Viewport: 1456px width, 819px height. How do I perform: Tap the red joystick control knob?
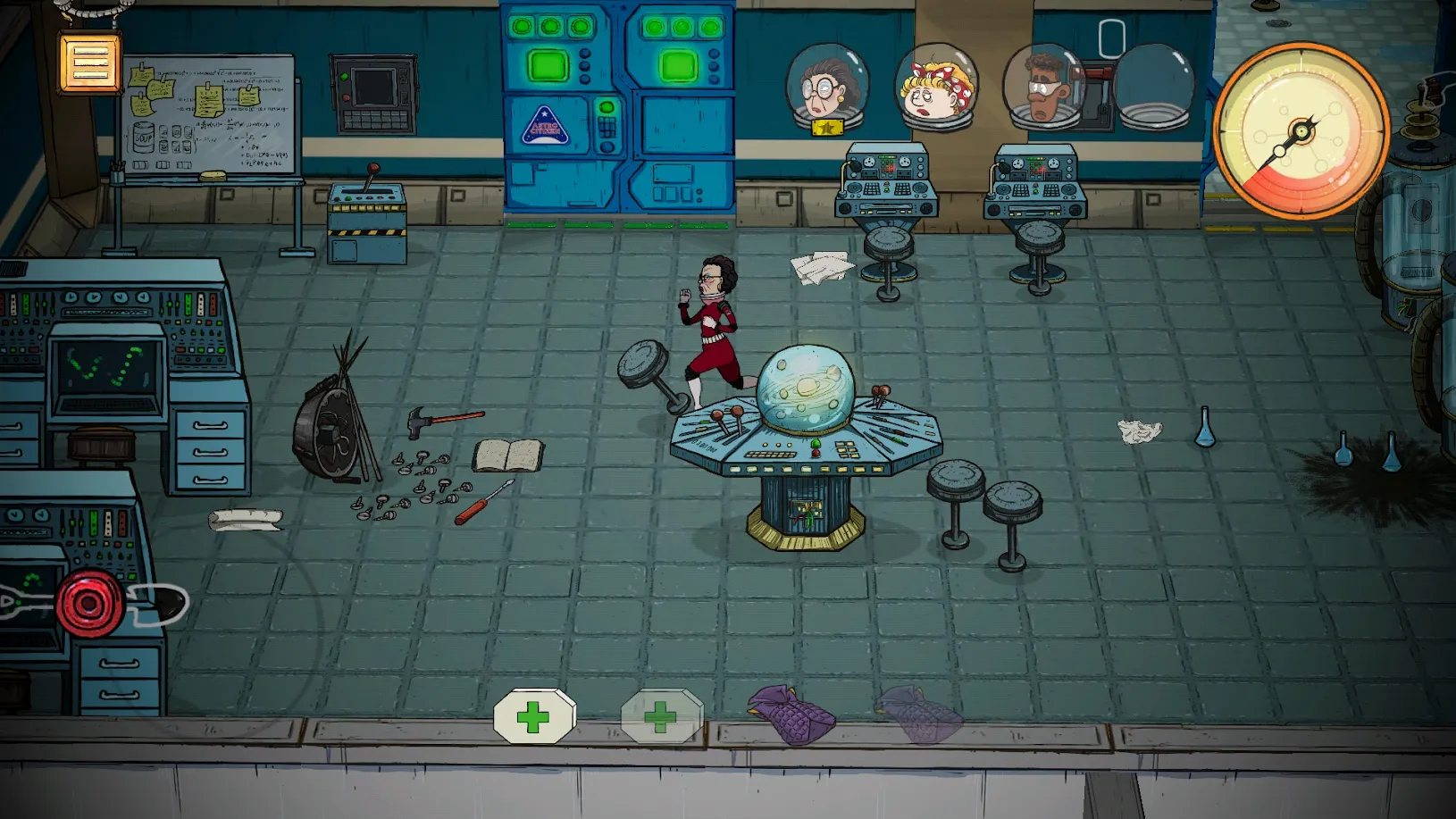89,603
